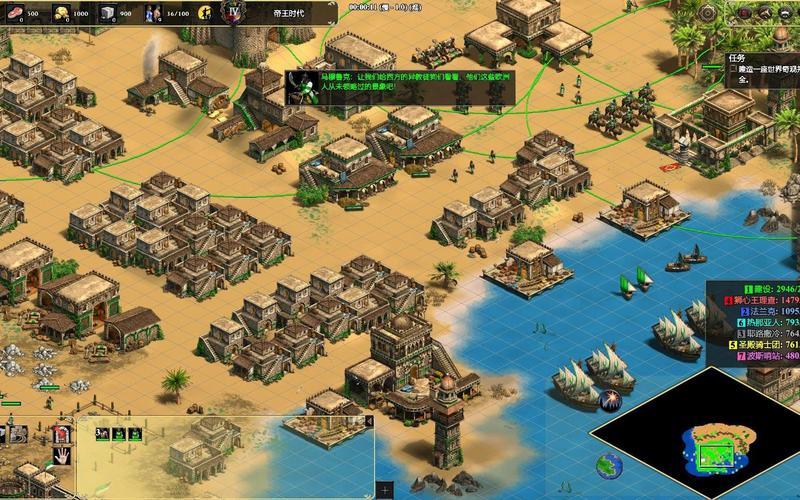Click the stone resource icon
Screen dimensions: 800x500
(x=108, y=13)
